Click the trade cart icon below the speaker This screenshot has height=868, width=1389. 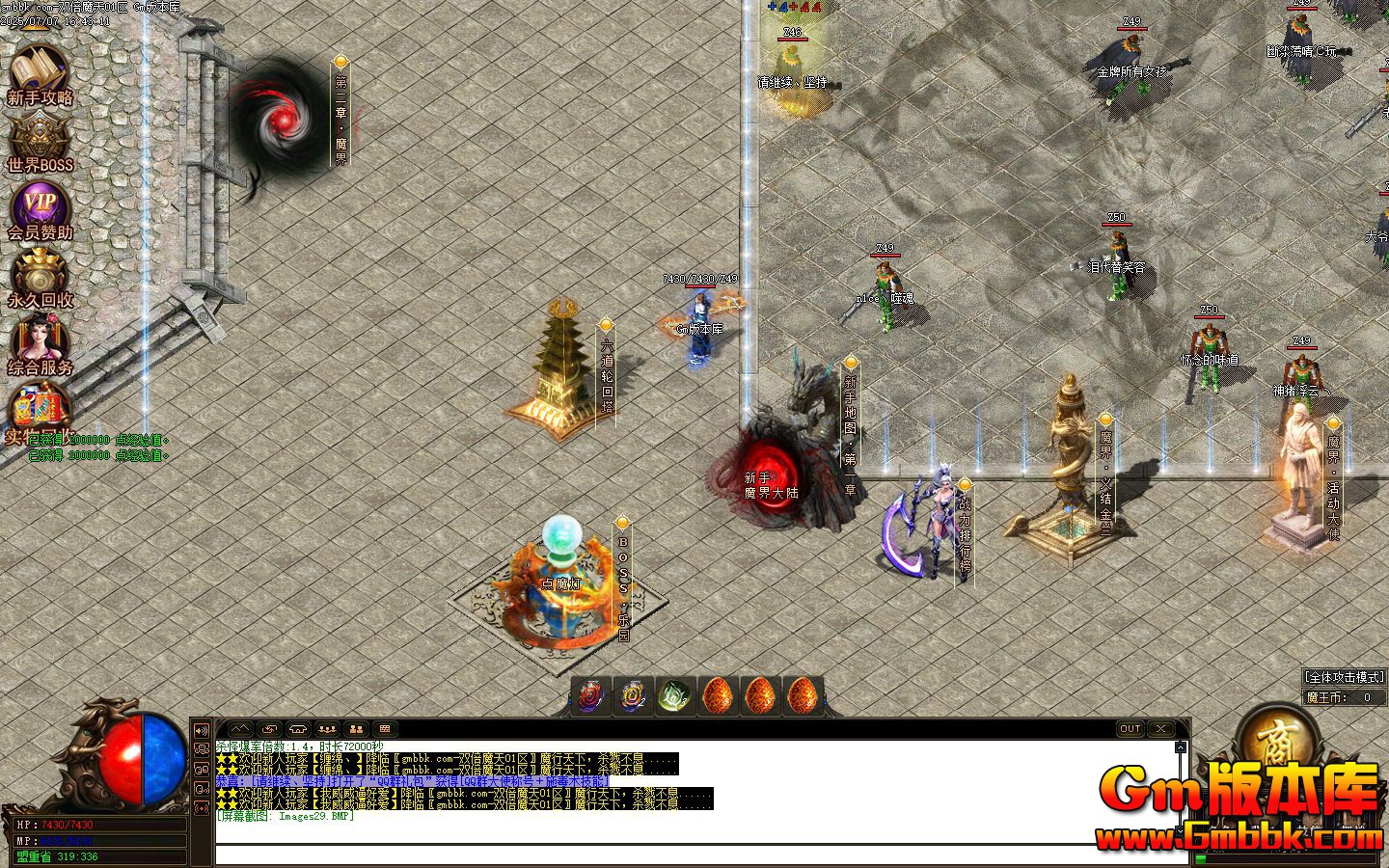(x=202, y=748)
